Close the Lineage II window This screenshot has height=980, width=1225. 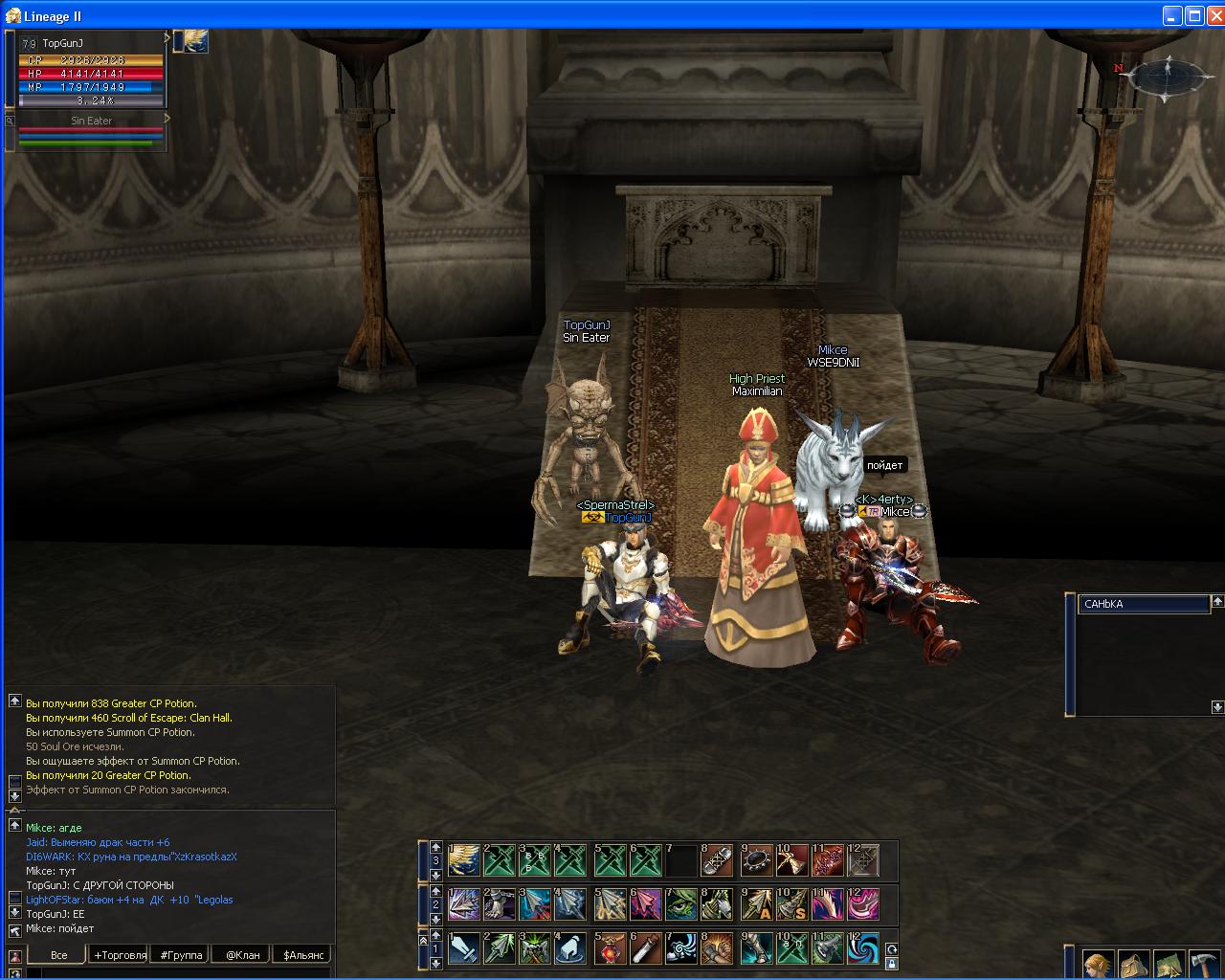(1214, 15)
